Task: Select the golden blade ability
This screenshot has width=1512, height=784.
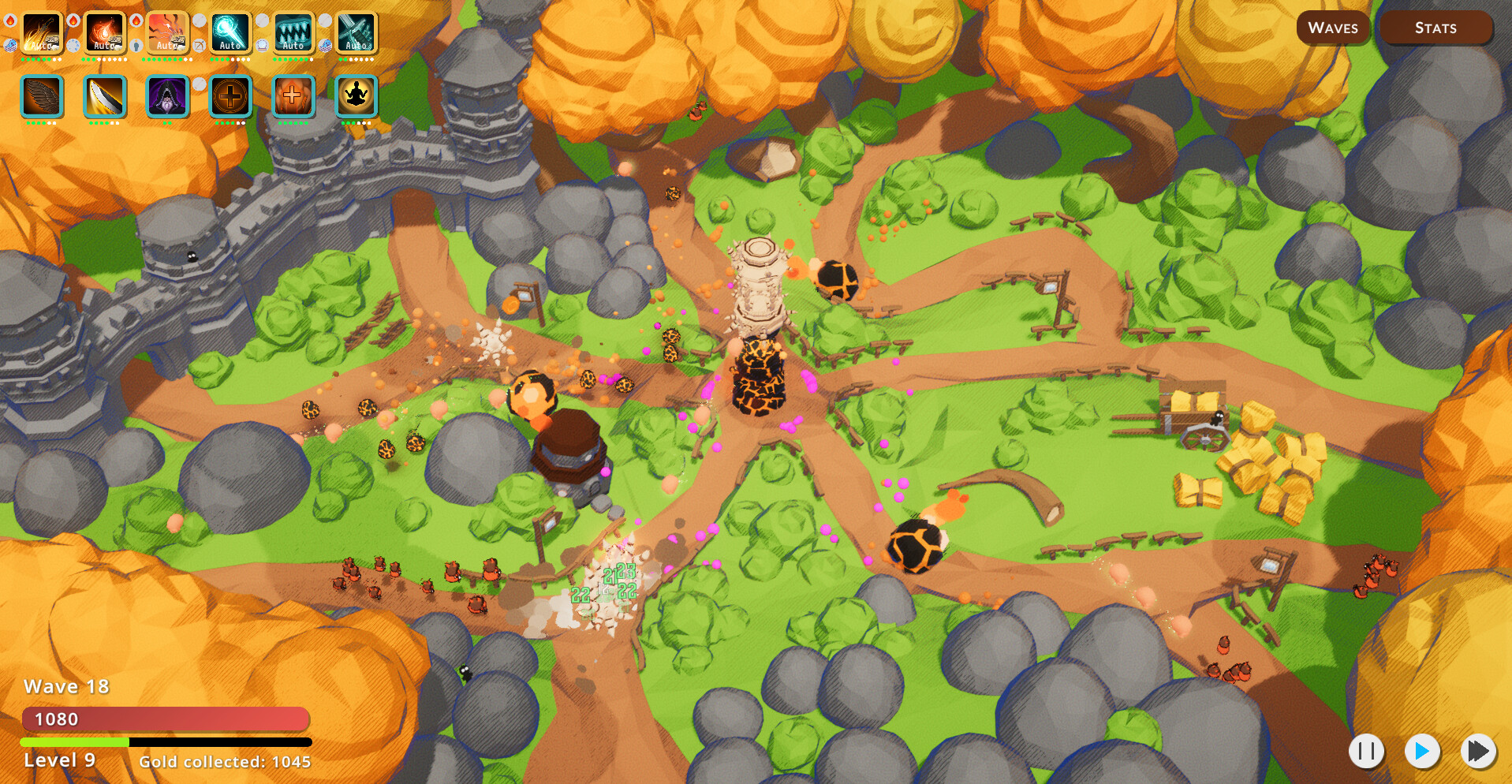Action: [105, 97]
